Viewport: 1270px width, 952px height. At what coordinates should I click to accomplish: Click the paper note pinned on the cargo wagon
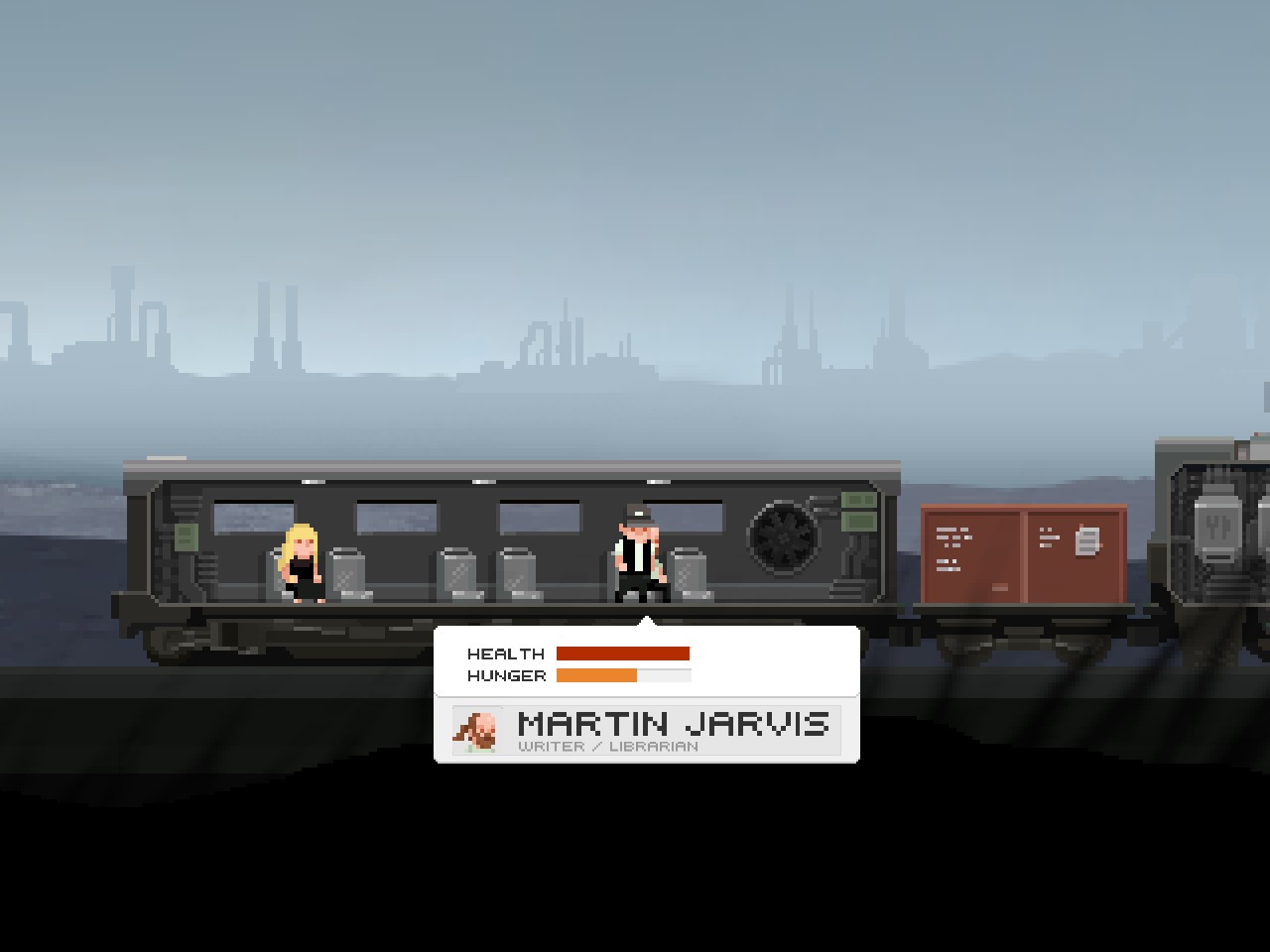coord(1086,540)
